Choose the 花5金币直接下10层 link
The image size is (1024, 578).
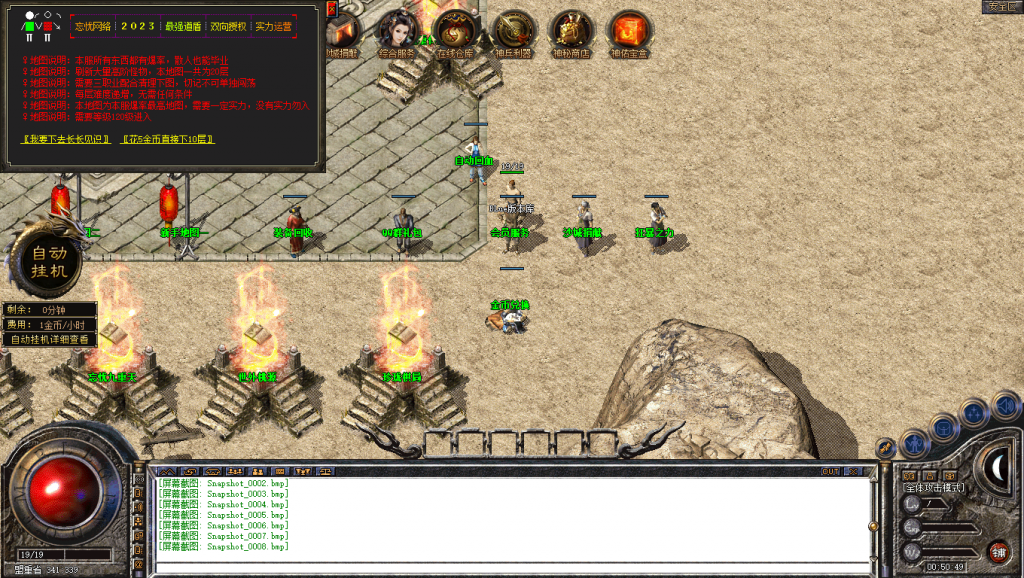[x=168, y=139]
